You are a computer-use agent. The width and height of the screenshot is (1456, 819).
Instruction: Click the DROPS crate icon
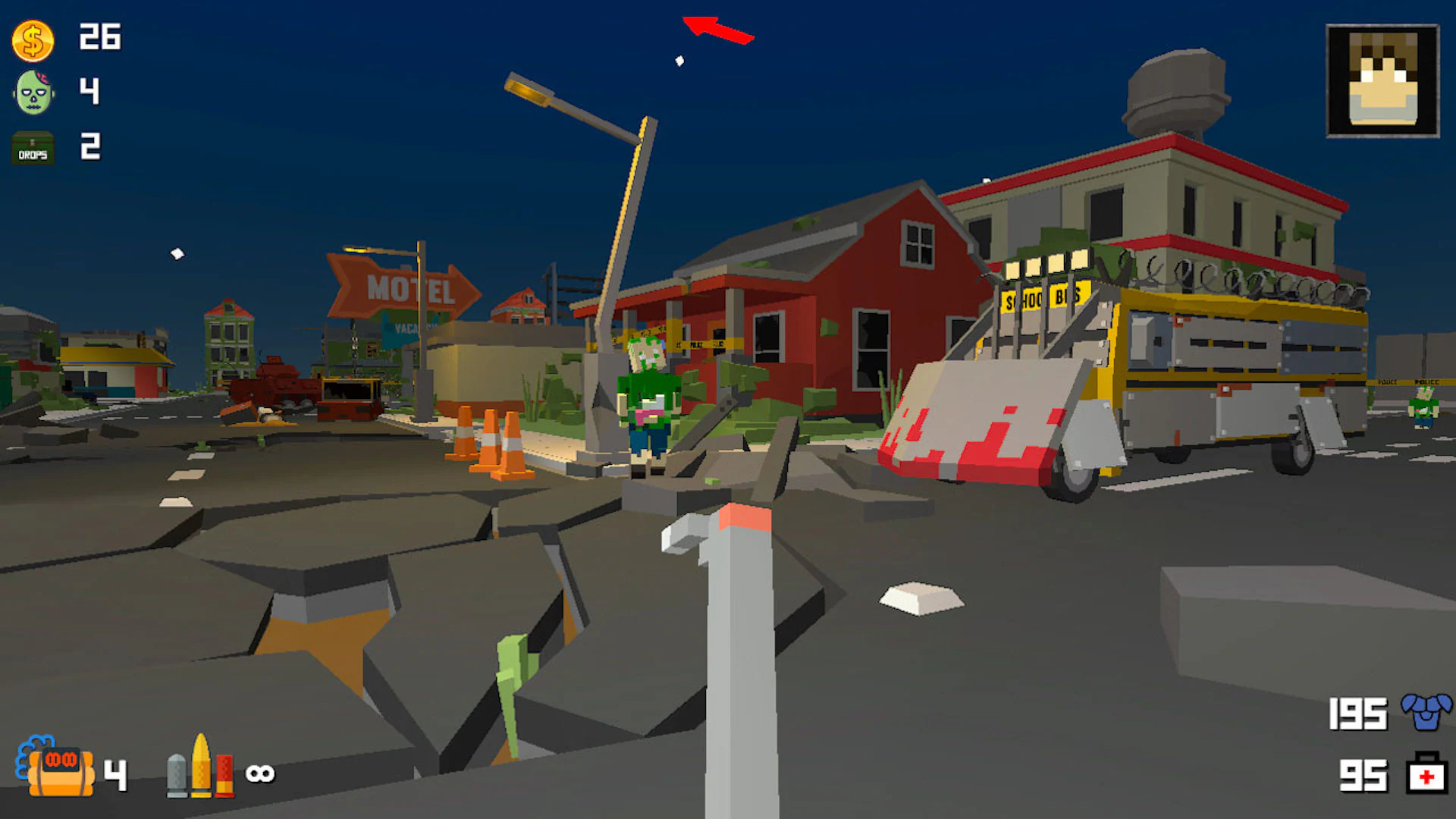click(x=32, y=148)
